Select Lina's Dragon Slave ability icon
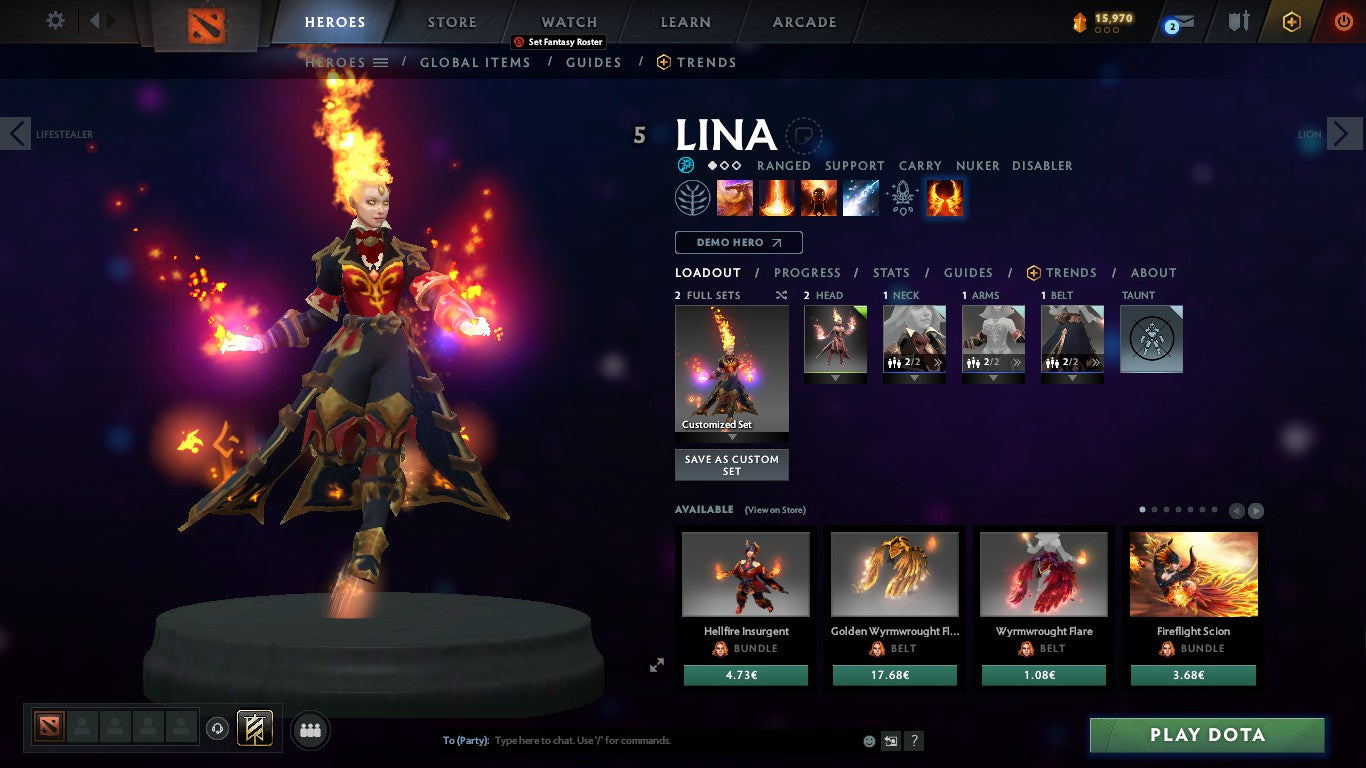The image size is (1366, 768). (x=735, y=197)
